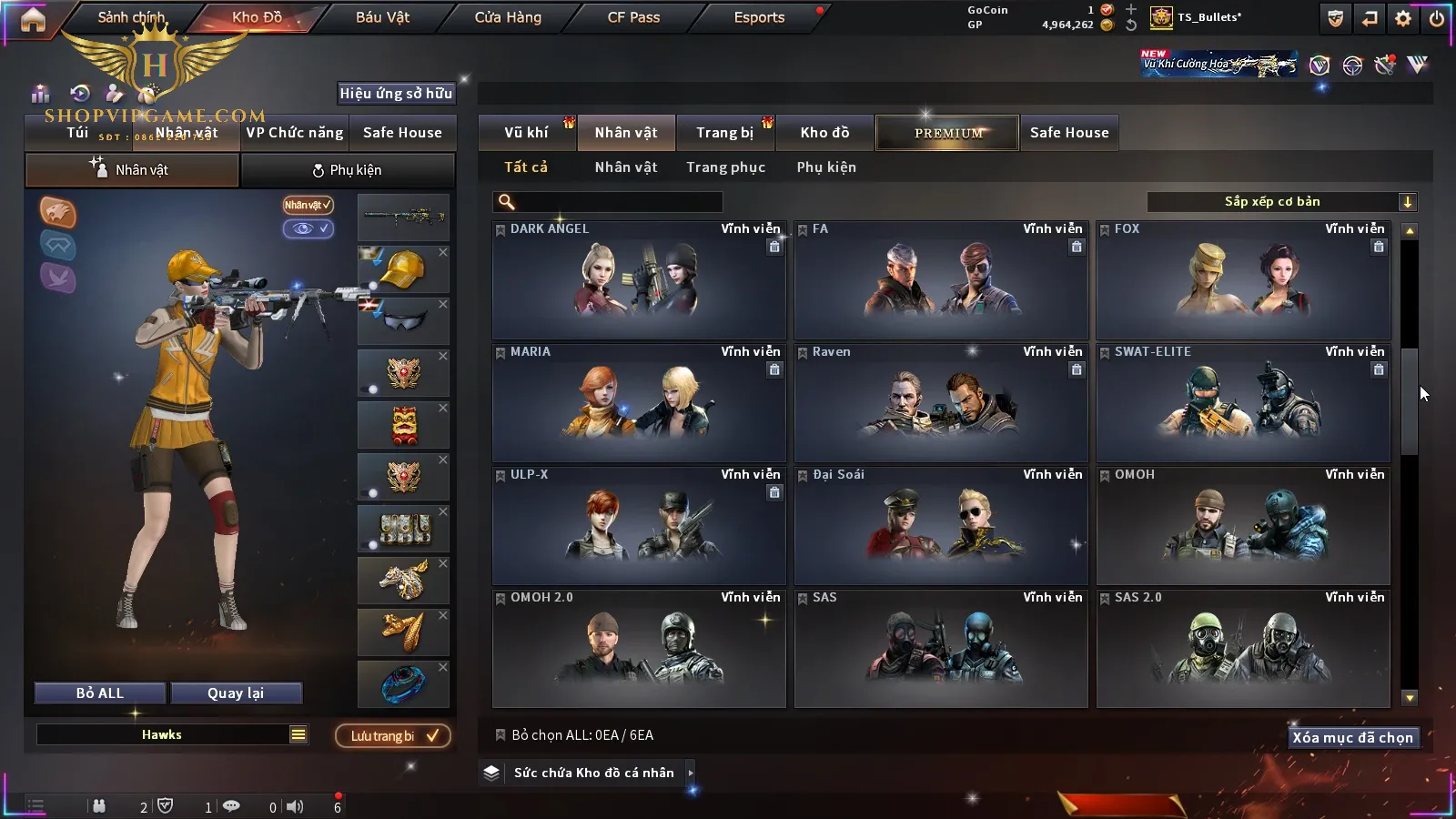Image resolution: width=1456 pixels, height=819 pixels.
Task: Switch to the Phụ kiện sub-tab on left panel
Action: (x=347, y=170)
